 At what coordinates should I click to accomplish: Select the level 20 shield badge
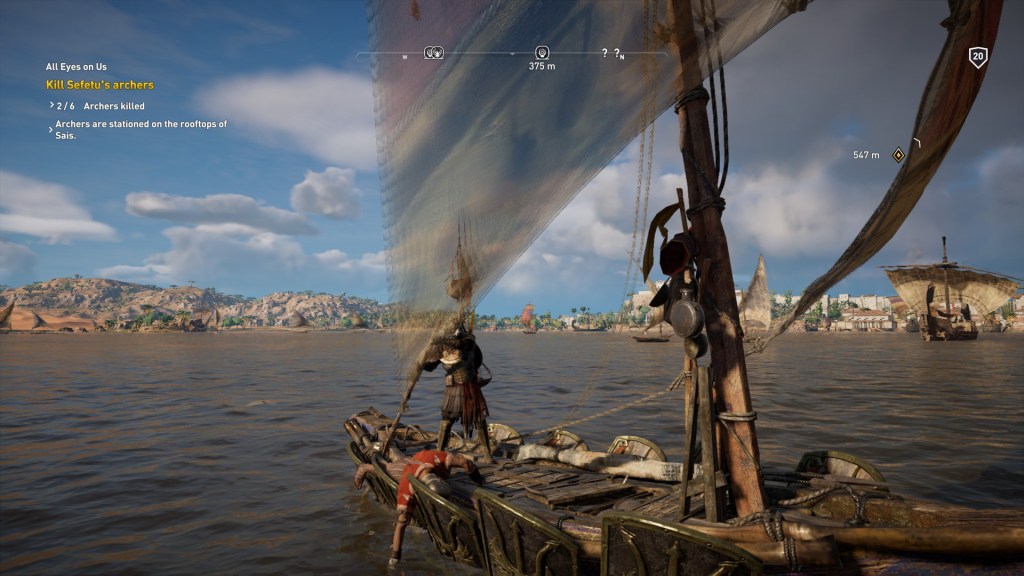coord(978,57)
